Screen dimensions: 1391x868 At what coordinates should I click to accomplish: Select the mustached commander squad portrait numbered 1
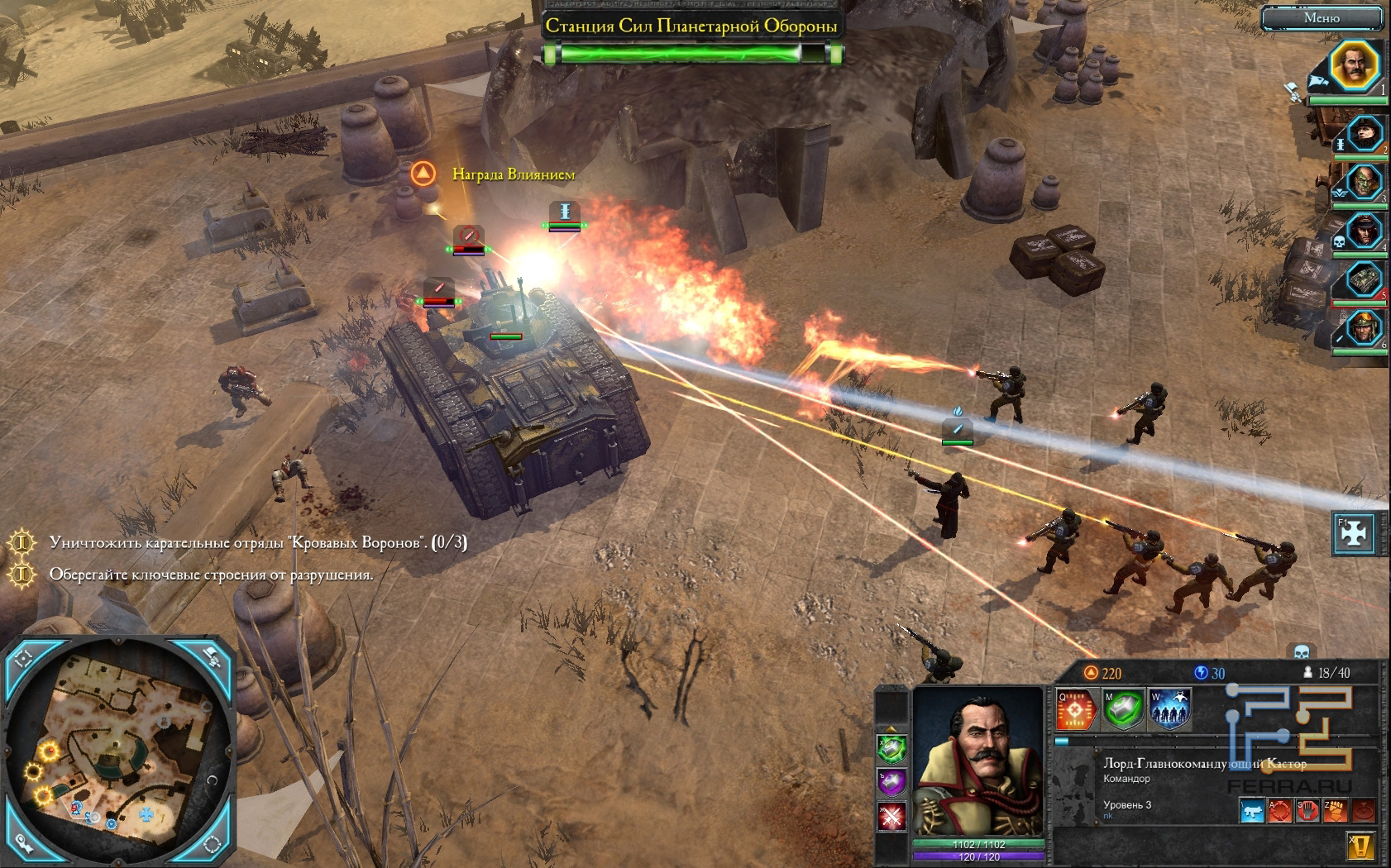click(1354, 64)
